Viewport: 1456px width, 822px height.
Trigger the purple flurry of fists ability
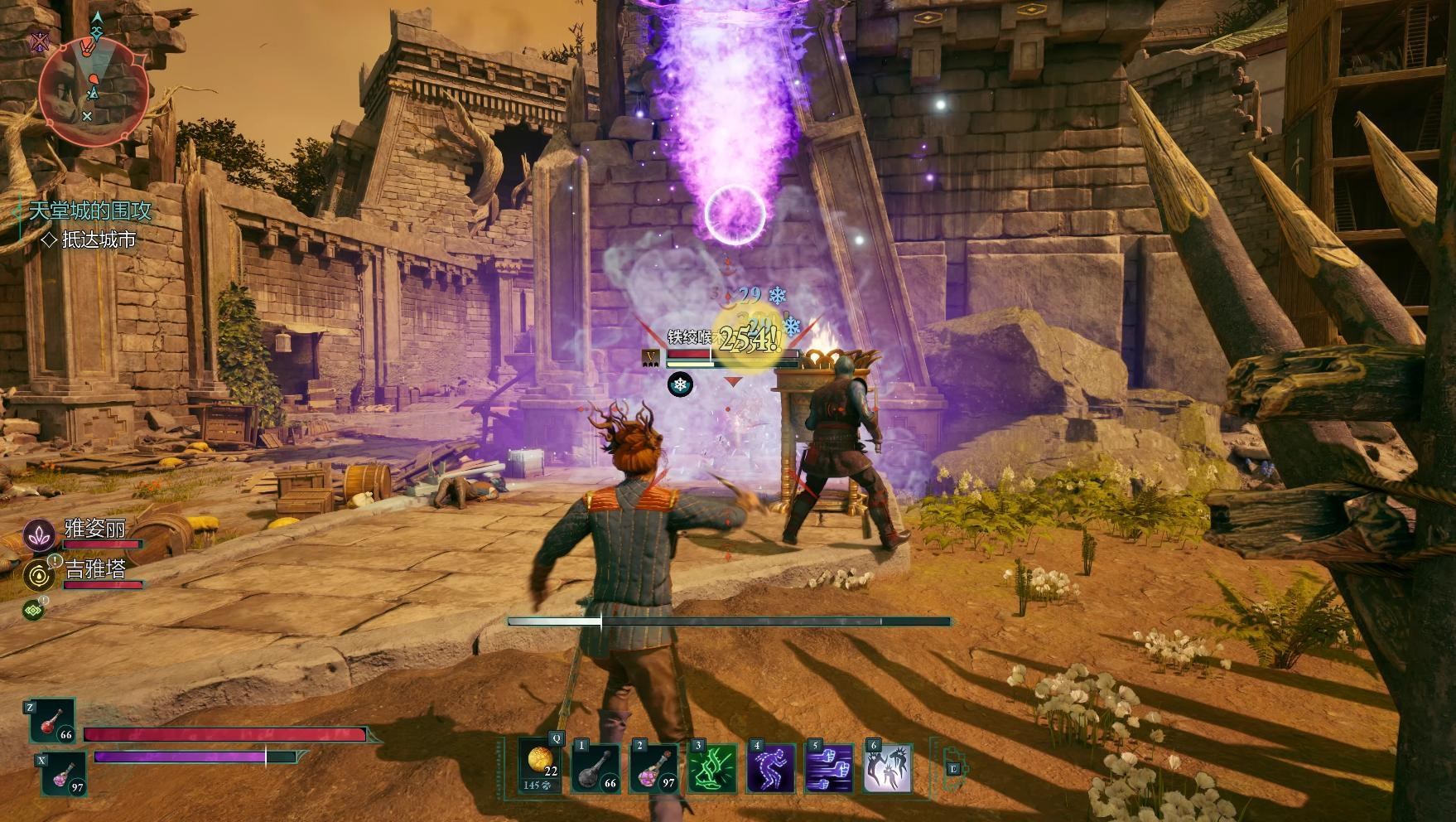tap(829, 767)
